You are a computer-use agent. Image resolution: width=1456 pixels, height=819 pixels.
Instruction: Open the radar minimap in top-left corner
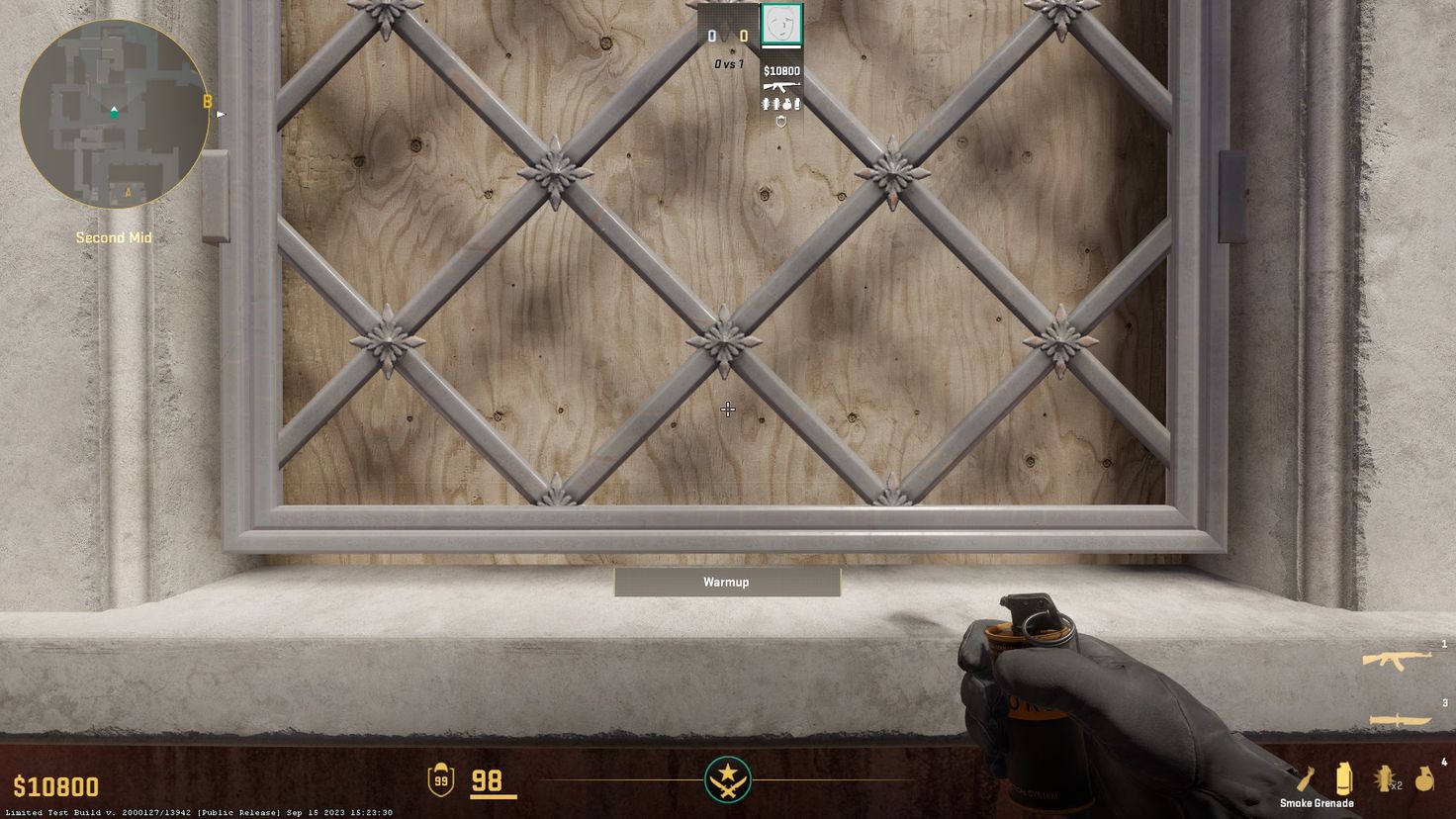115,115
